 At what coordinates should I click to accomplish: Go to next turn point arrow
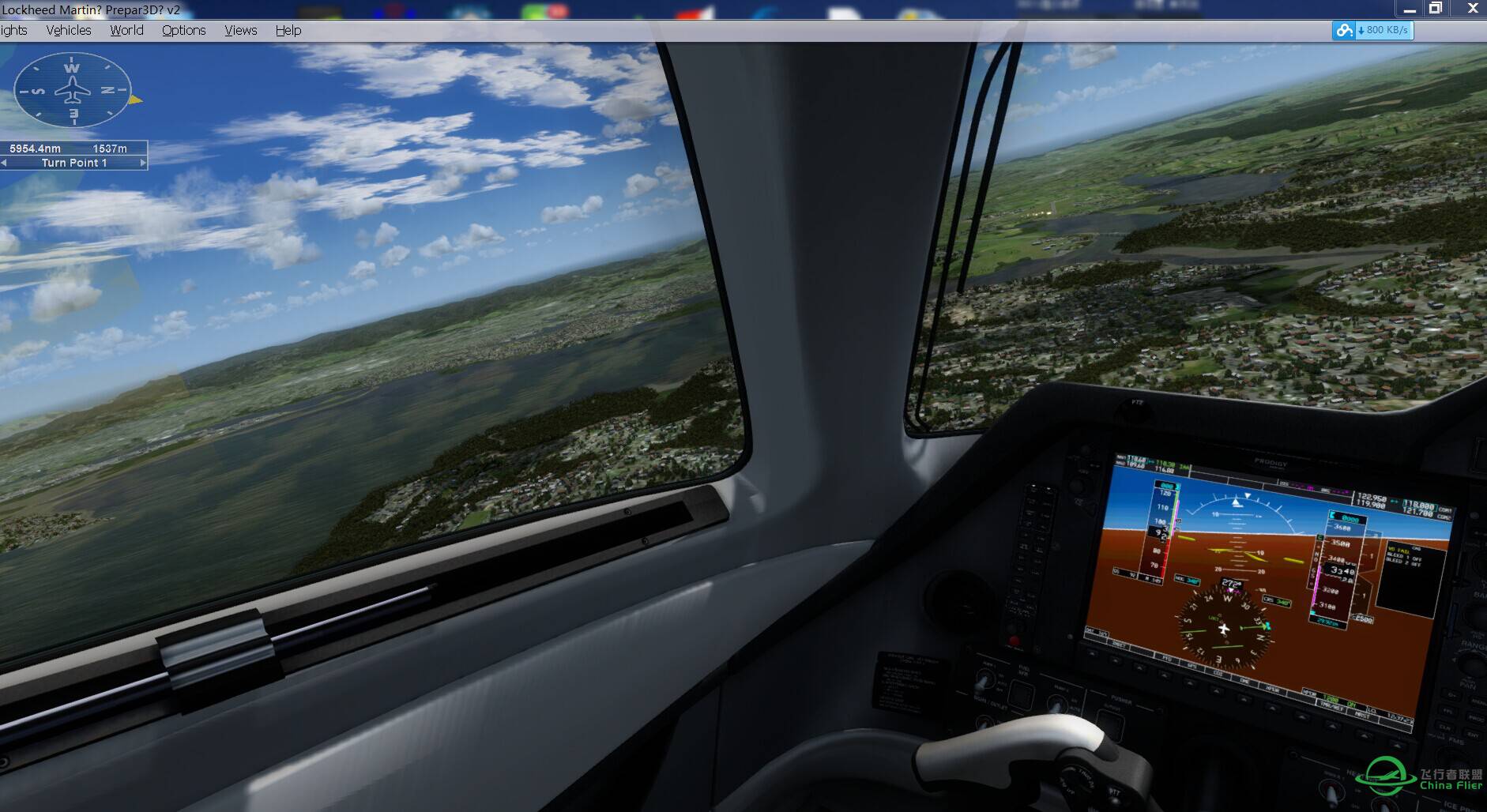[x=143, y=163]
